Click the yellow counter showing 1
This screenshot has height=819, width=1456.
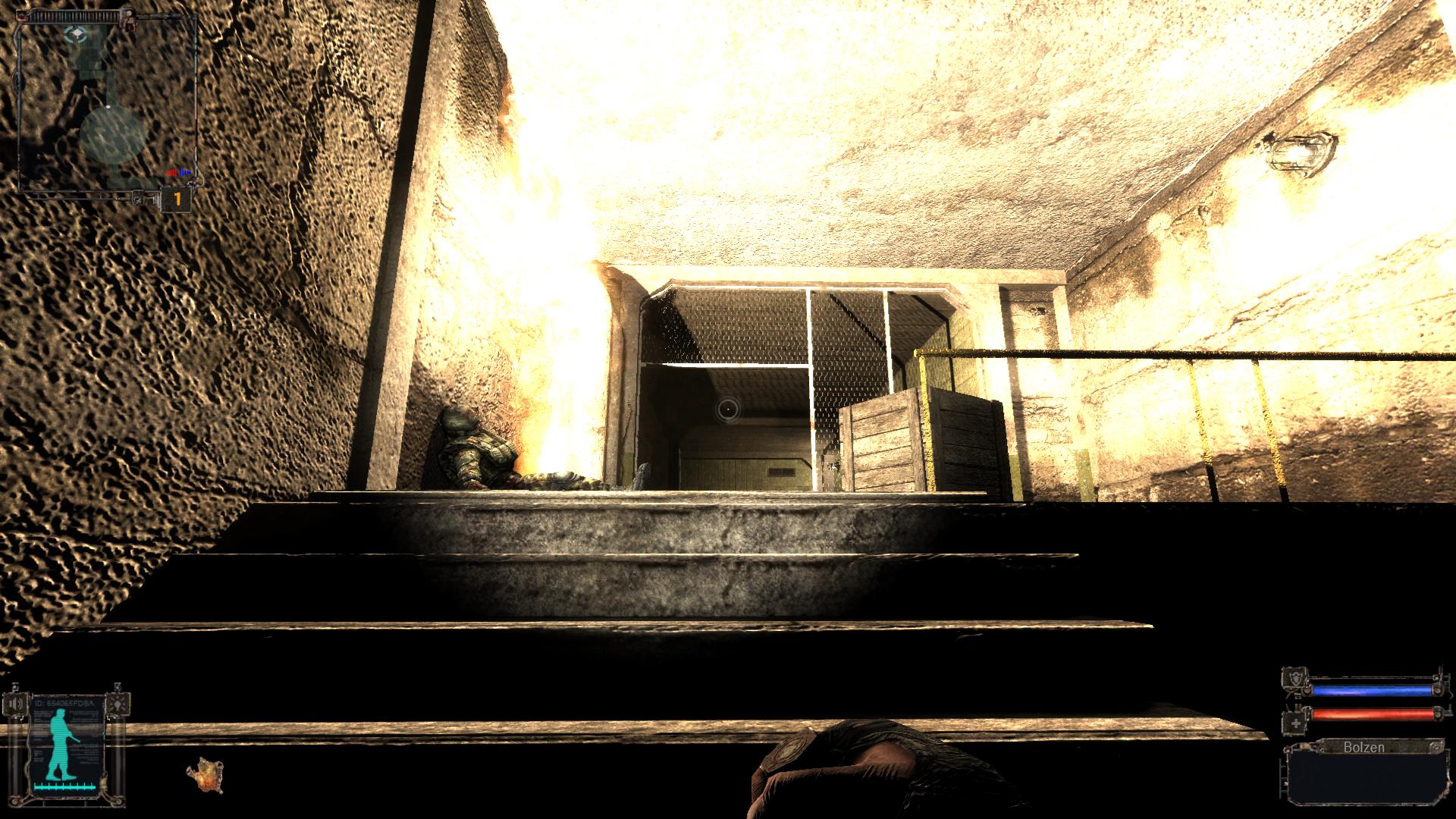177,199
